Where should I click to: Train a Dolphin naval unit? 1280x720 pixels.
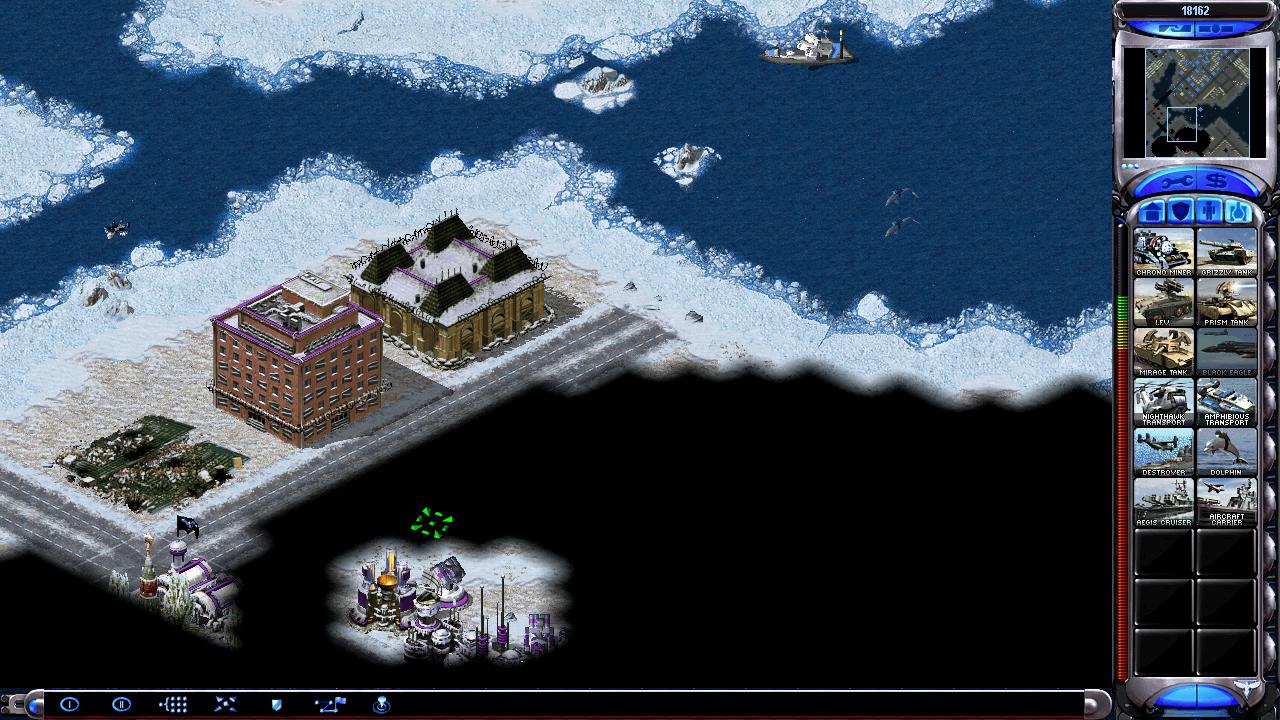1226,452
